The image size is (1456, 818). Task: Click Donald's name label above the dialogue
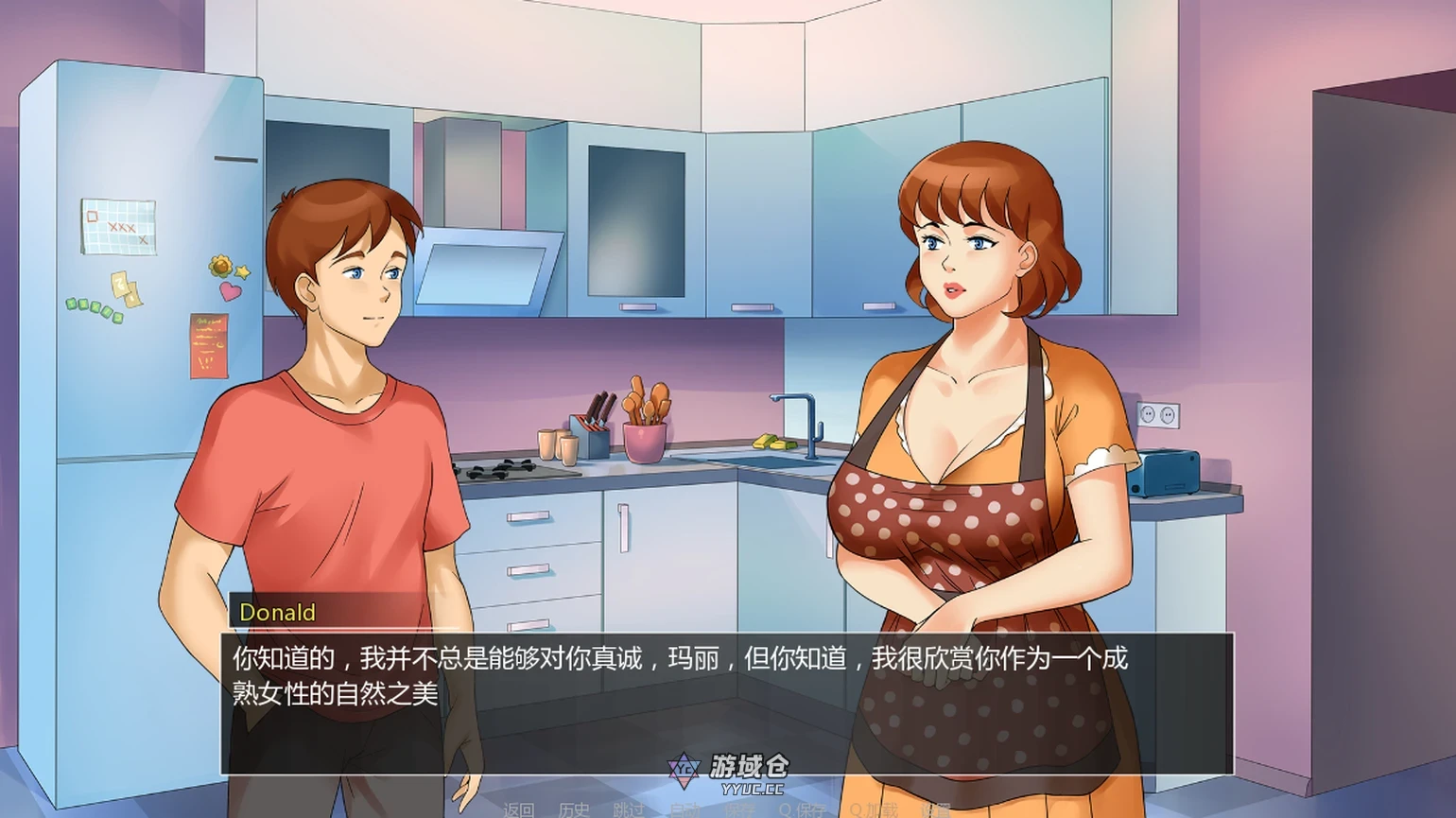(276, 613)
